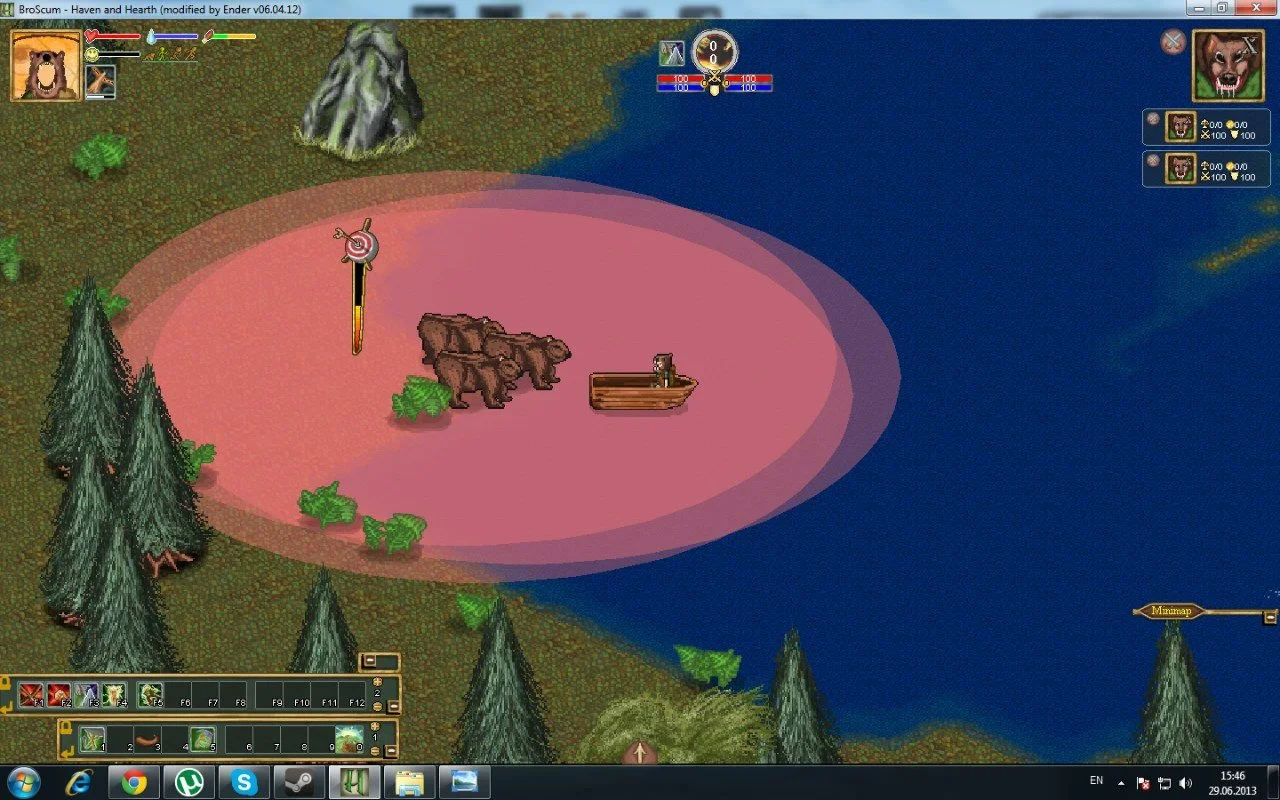
Task: Select the punch attack in slot F2
Action: (57, 693)
